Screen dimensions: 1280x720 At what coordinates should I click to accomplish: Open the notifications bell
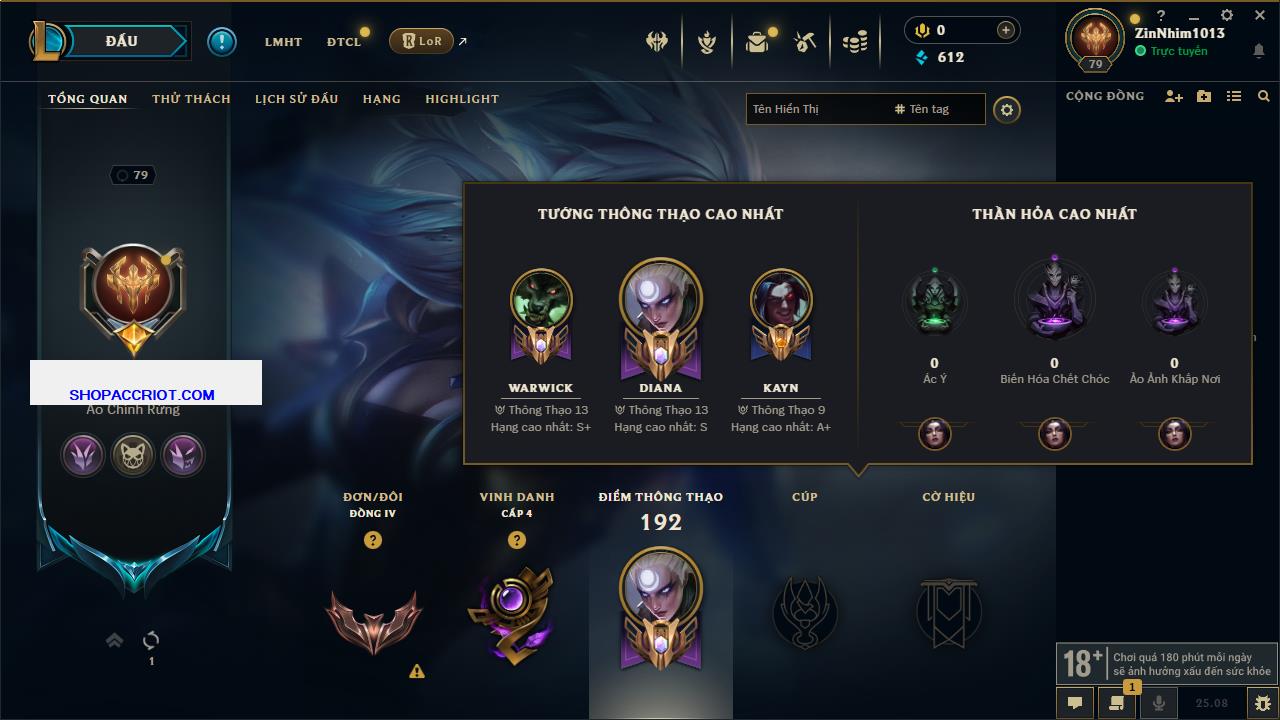click(x=1258, y=51)
